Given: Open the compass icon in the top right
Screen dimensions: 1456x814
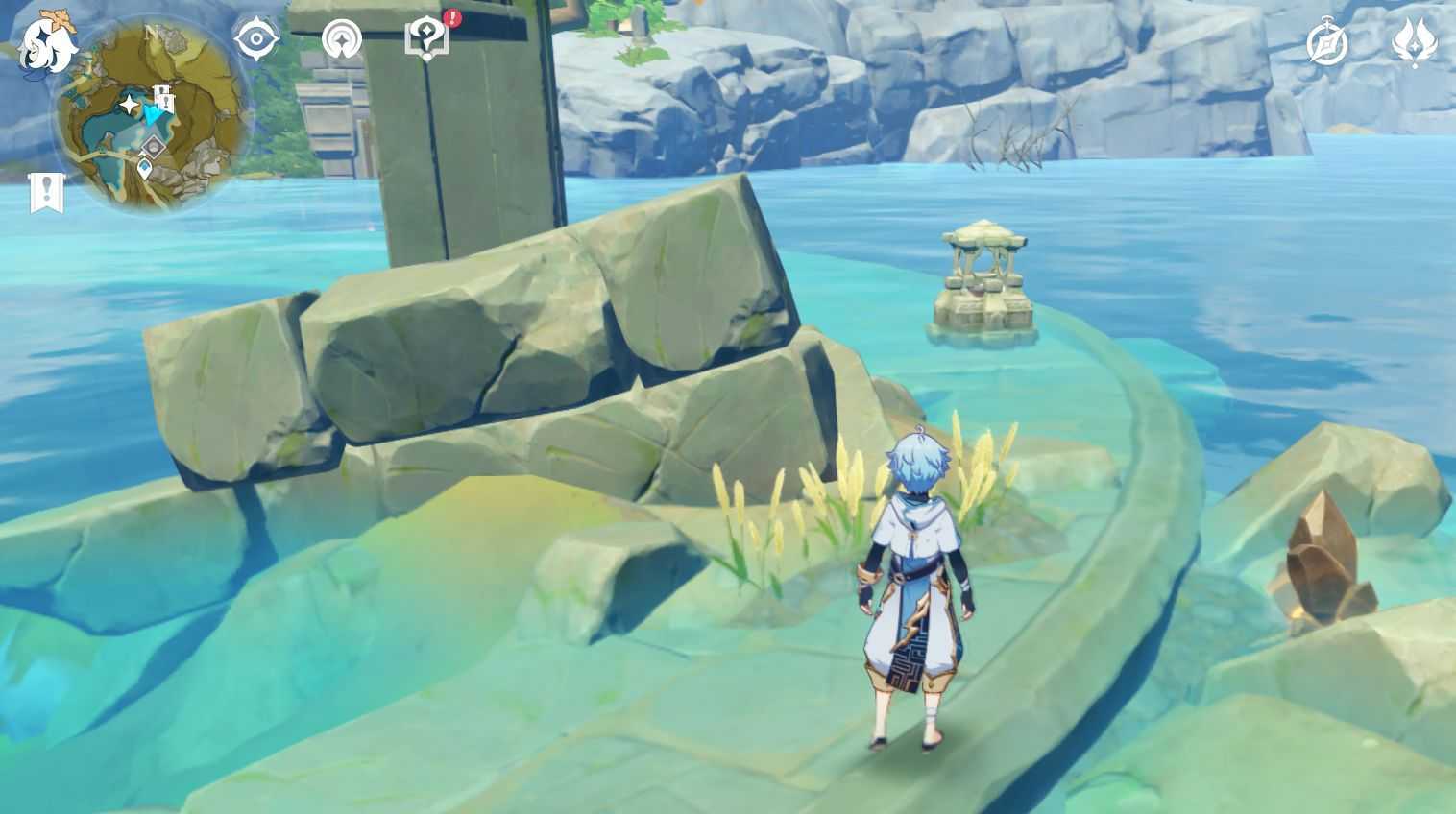Looking at the screenshot, I should [x=1326, y=44].
